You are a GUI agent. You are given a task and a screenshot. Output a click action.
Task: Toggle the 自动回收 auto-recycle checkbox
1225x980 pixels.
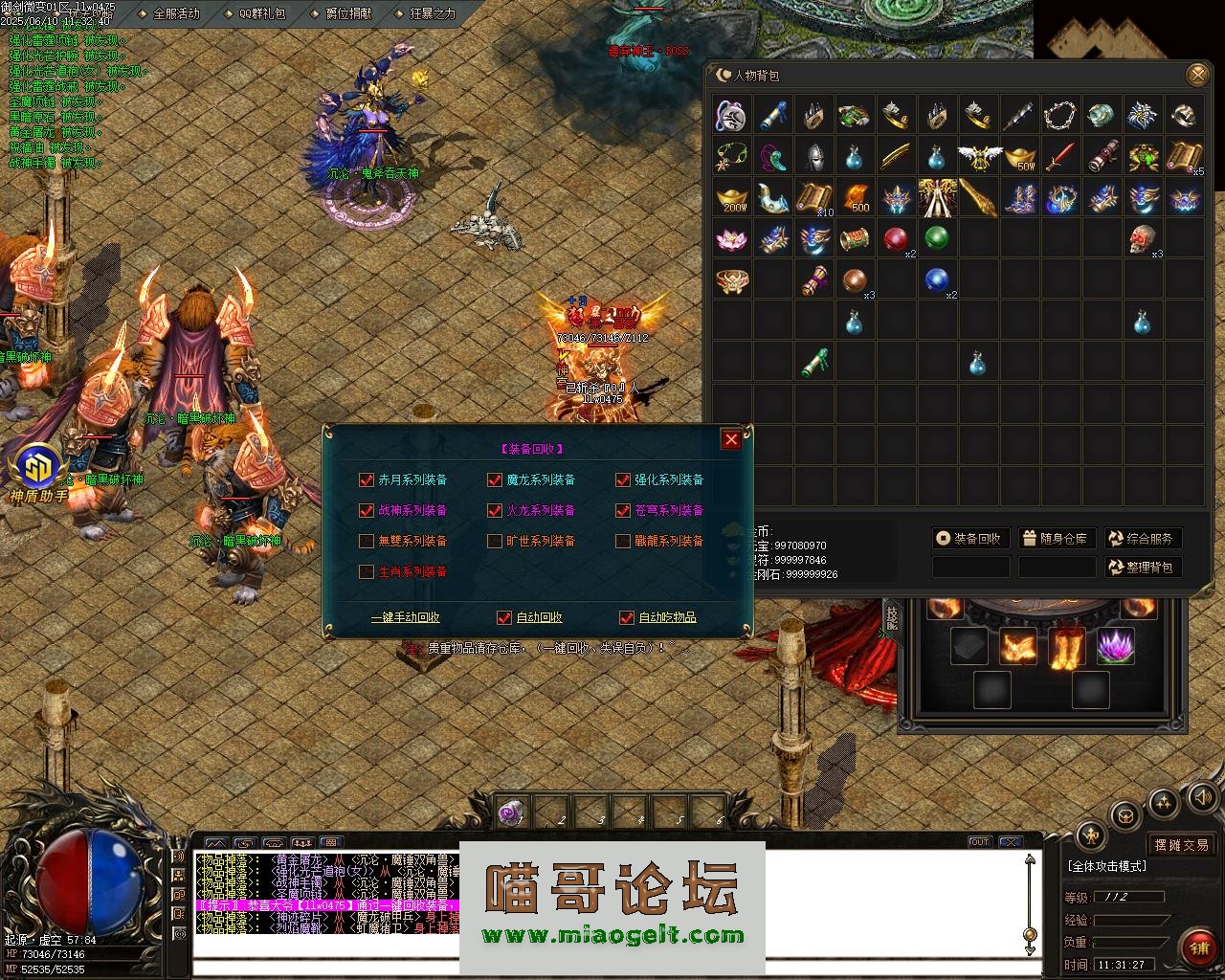(x=504, y=617)
